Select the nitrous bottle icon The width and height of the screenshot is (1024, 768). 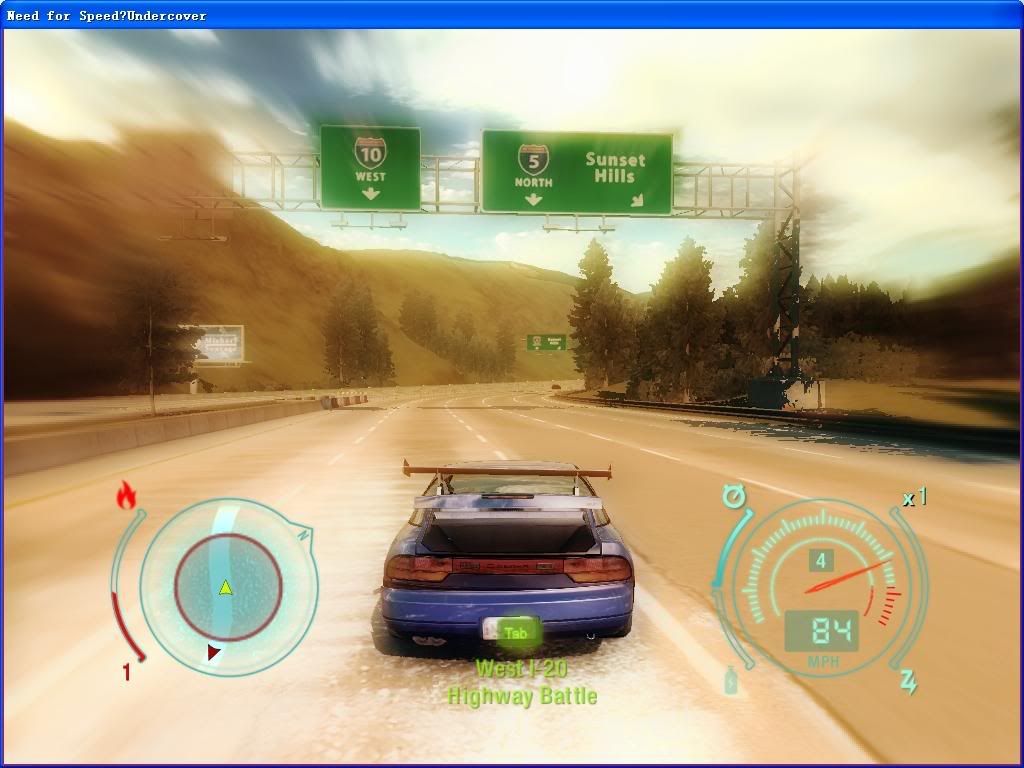[732, 680]
